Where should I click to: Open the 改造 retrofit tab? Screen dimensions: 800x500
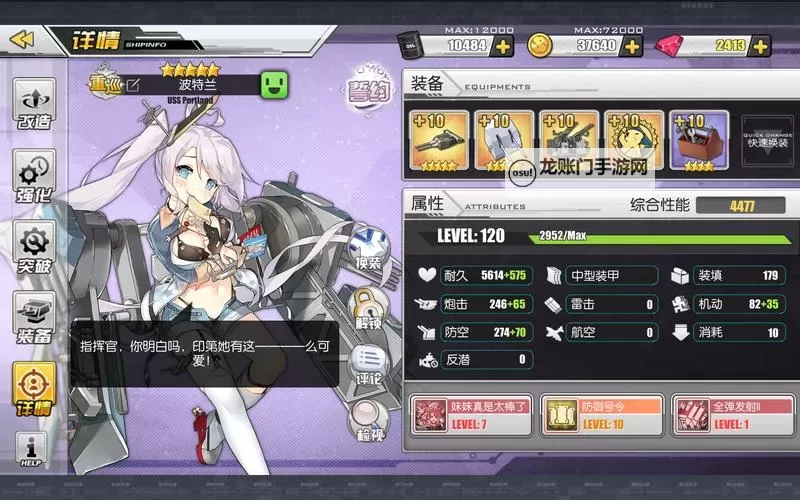(x=33, y=110)
